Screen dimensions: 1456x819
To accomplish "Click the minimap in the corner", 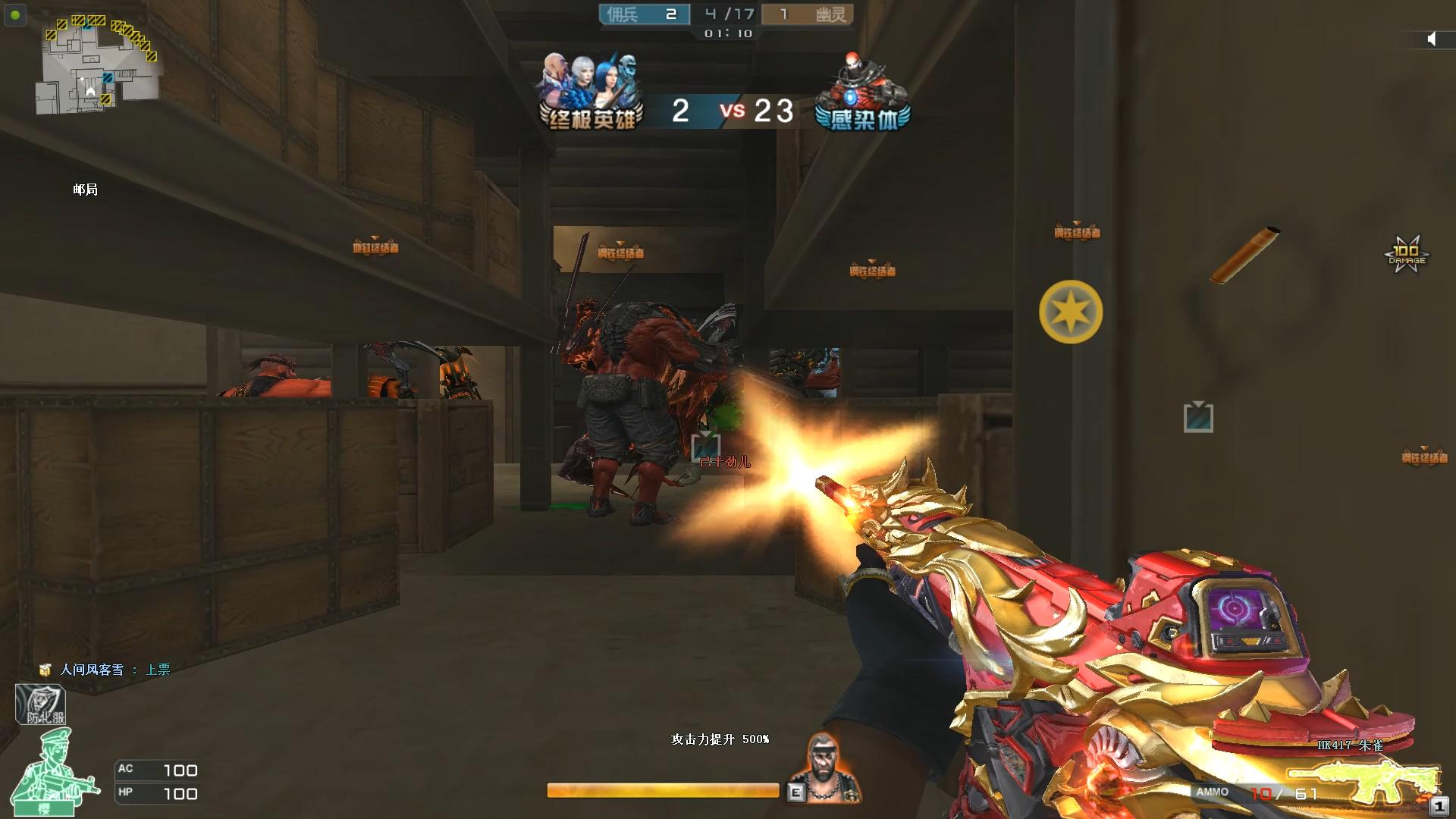I will click(97, 64).
